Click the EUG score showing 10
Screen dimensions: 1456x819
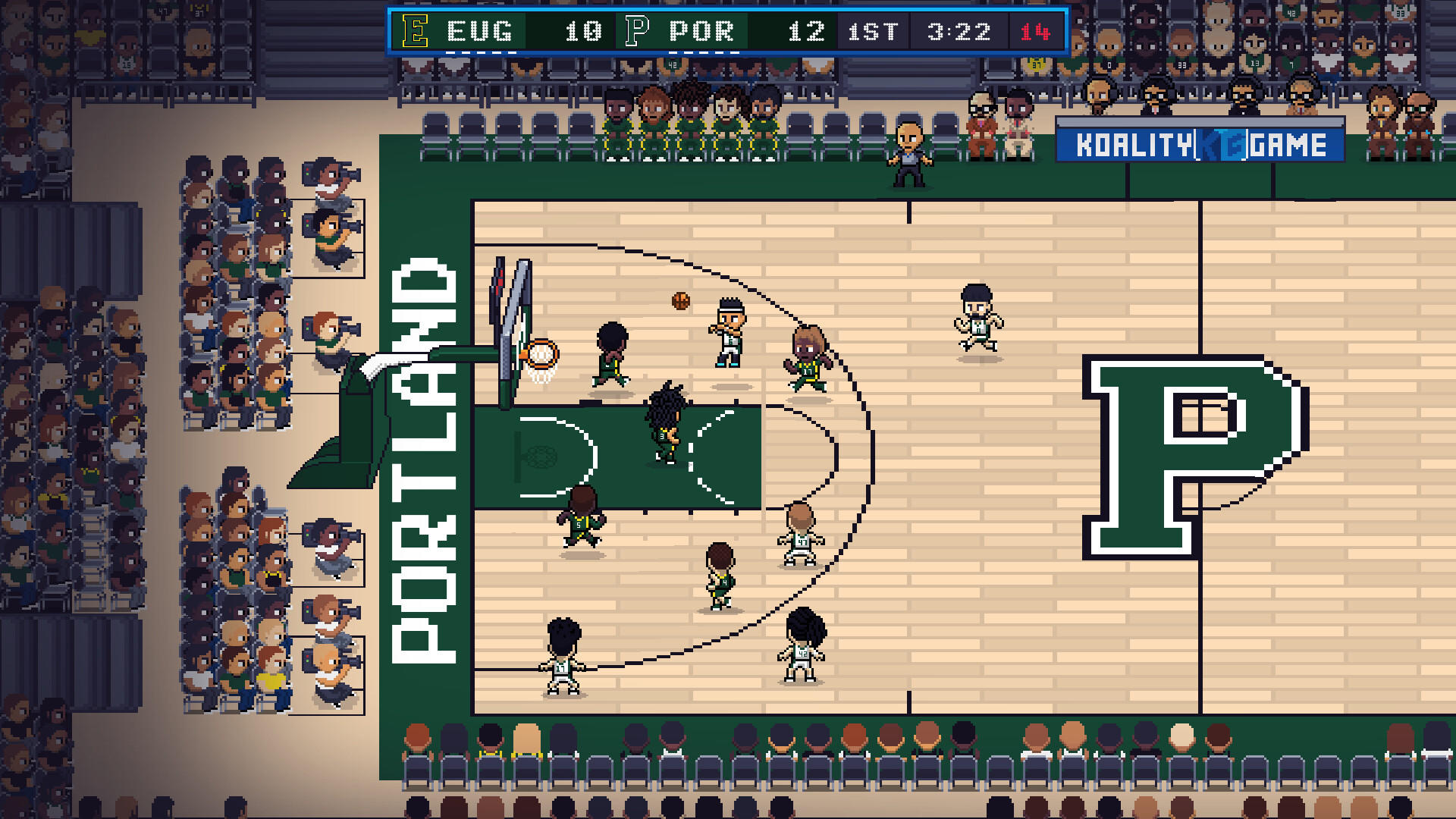[x=579, y=33]
